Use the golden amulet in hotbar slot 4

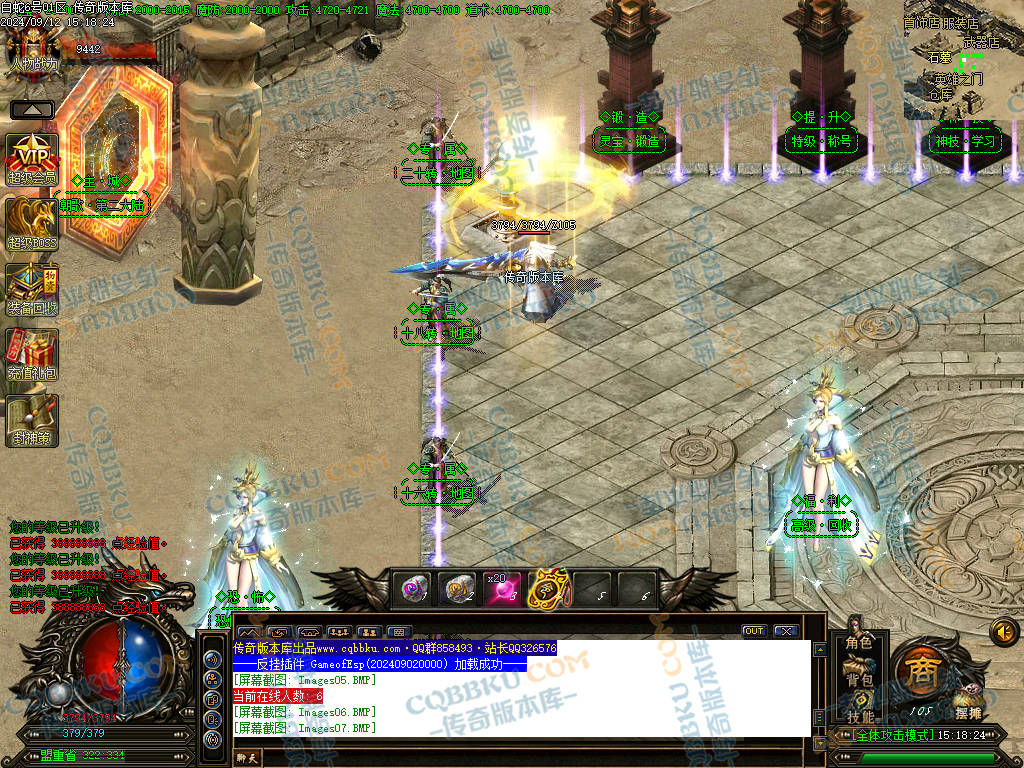(547, 590)
